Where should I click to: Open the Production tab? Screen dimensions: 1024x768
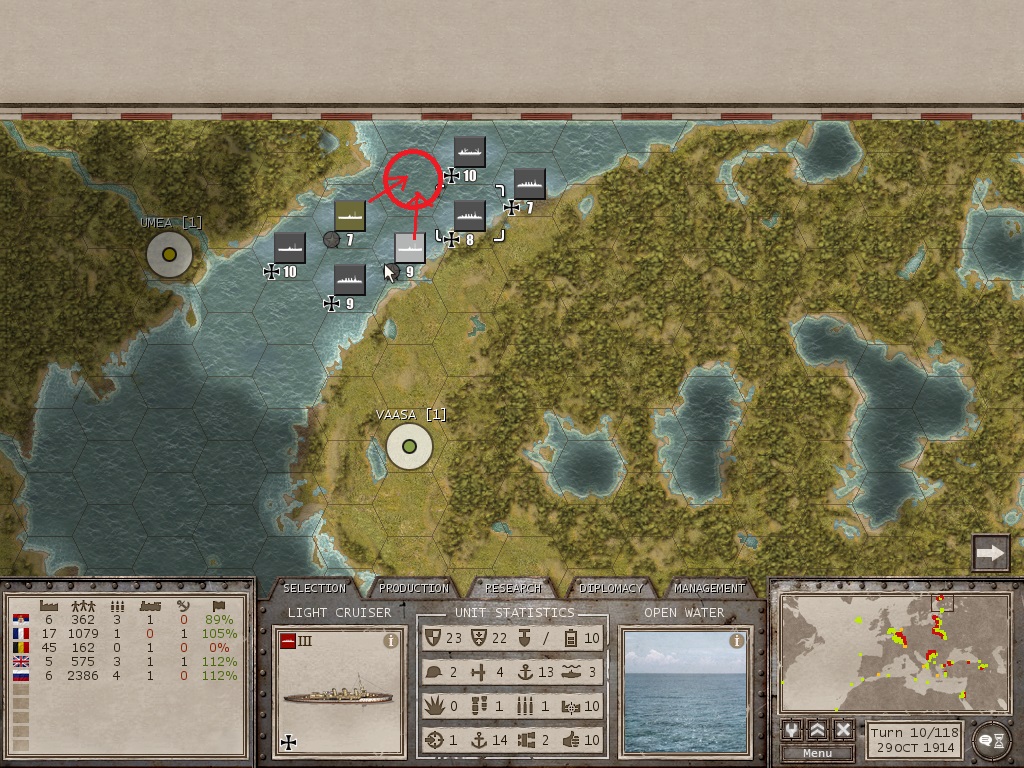(414, 588)
